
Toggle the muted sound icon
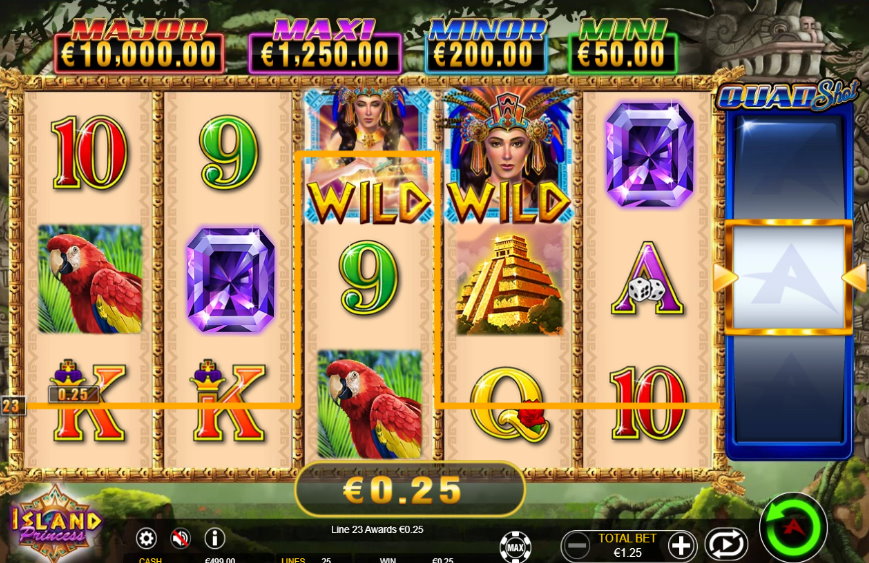(180, 539)
